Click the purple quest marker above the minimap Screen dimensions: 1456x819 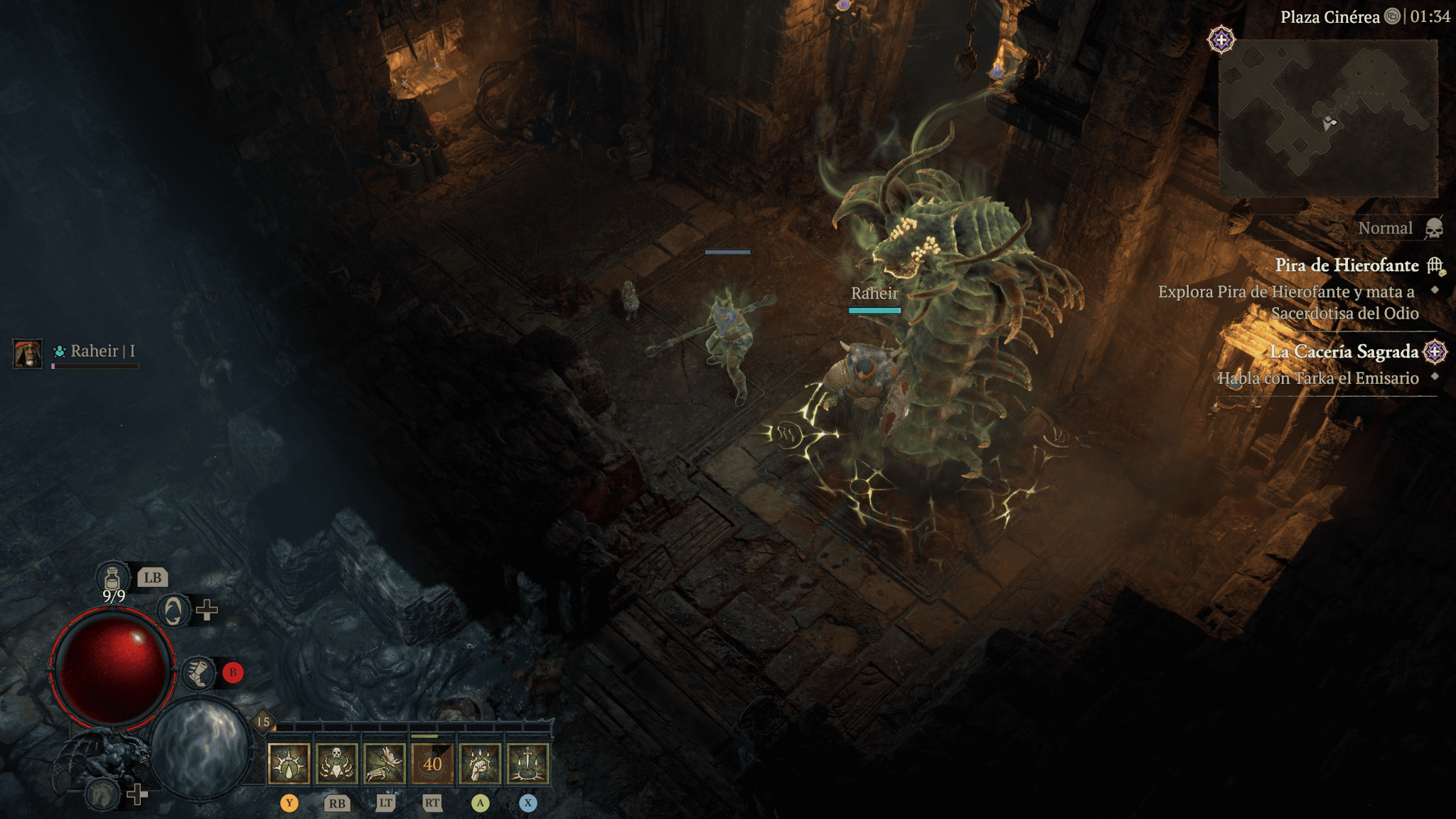click(x=1221, y=40)
